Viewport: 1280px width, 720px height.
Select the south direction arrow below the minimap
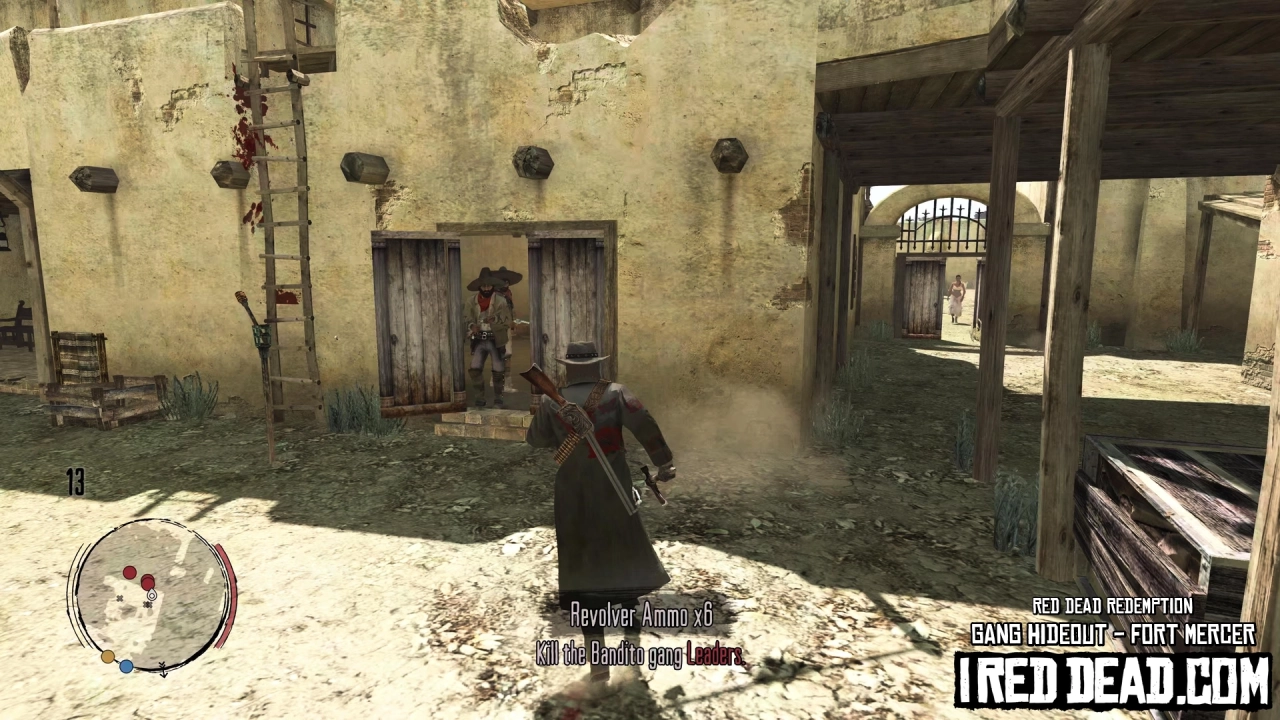[164, 672]
